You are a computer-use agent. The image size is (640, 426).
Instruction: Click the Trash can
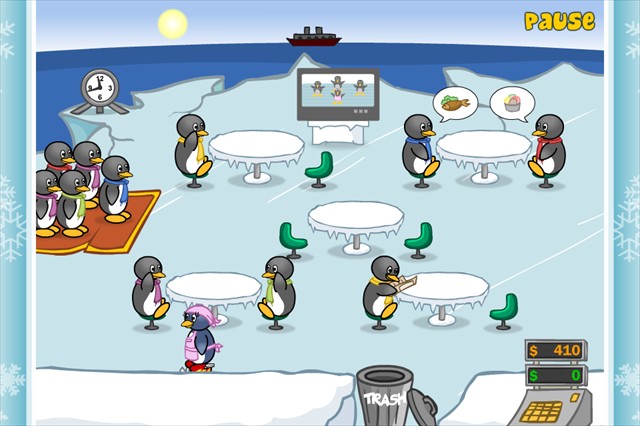(x=386, y=396)
